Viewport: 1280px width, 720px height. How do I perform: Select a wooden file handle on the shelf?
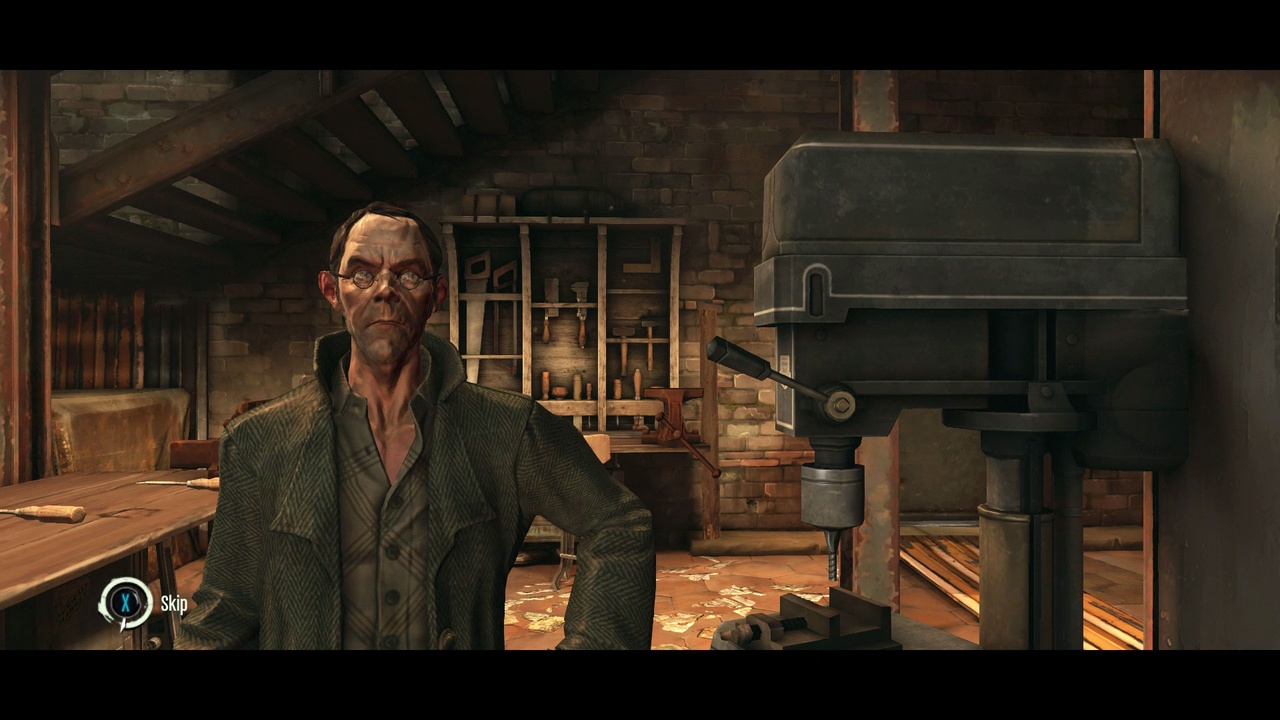pos(637,382)
